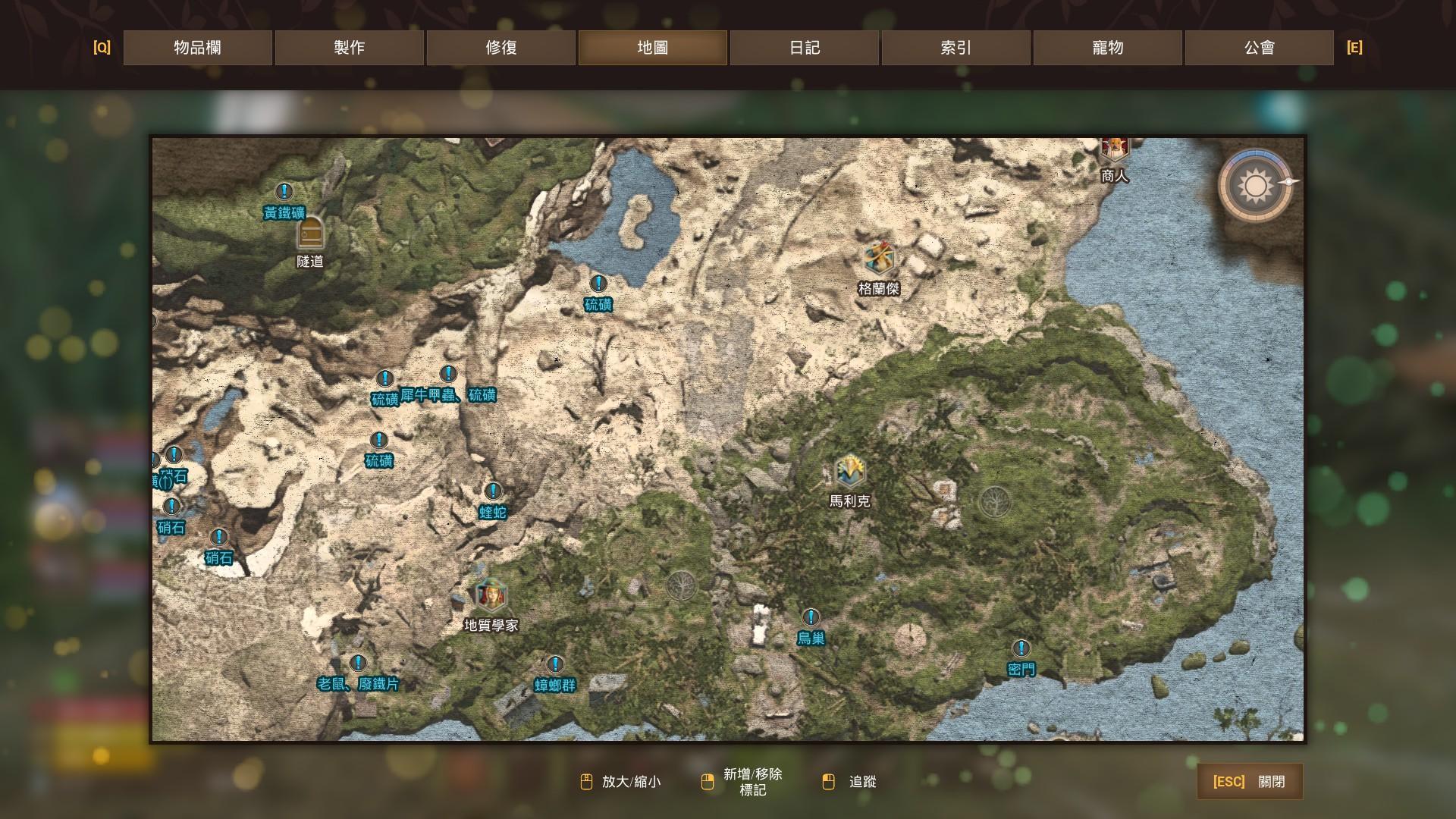Close the map with the 關閉 button
This screenshot has height=819, width=1456.
coord(1250,782)
